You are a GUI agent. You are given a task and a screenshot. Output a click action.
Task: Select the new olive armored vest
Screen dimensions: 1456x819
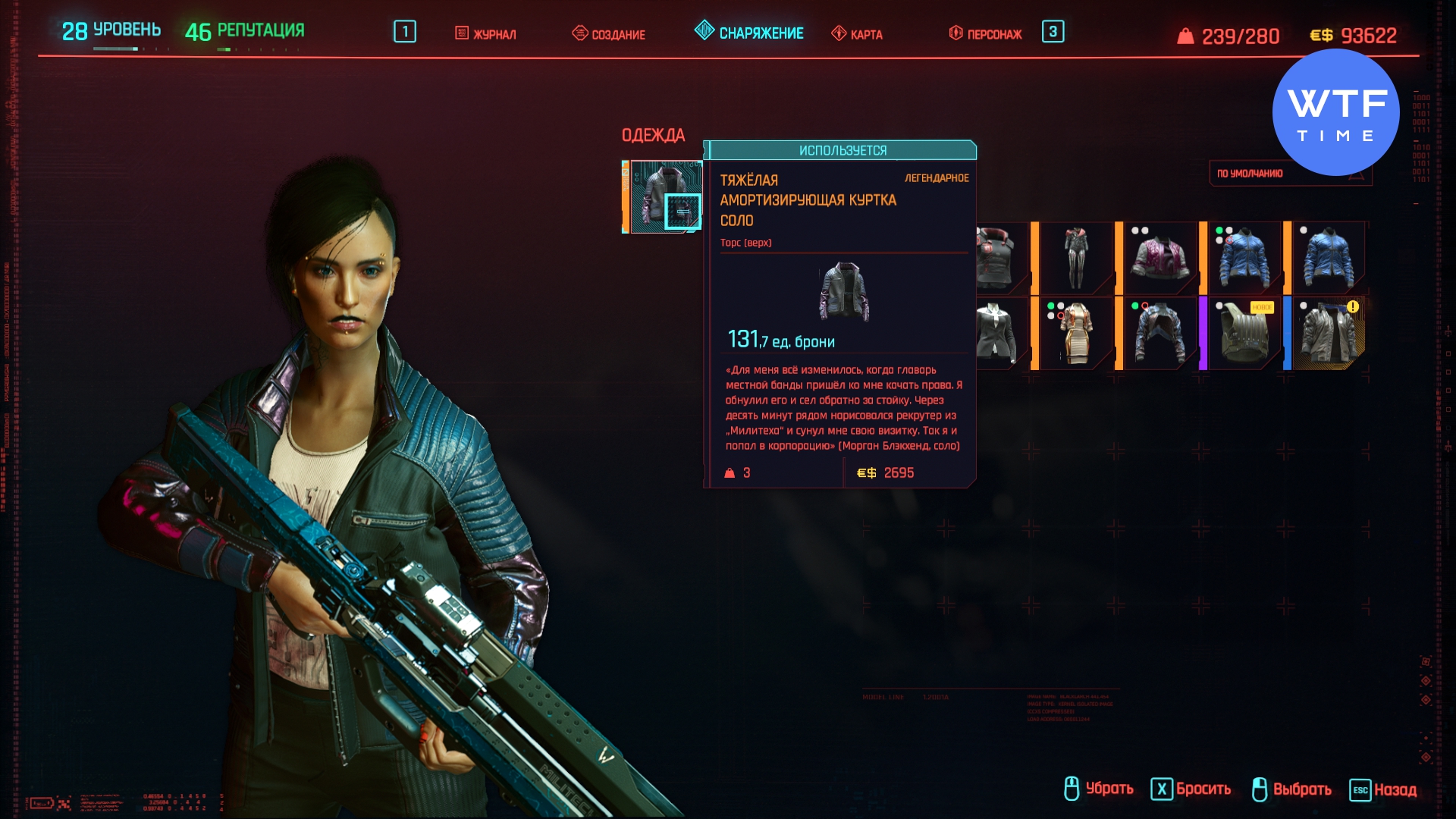coord(1244,334)
